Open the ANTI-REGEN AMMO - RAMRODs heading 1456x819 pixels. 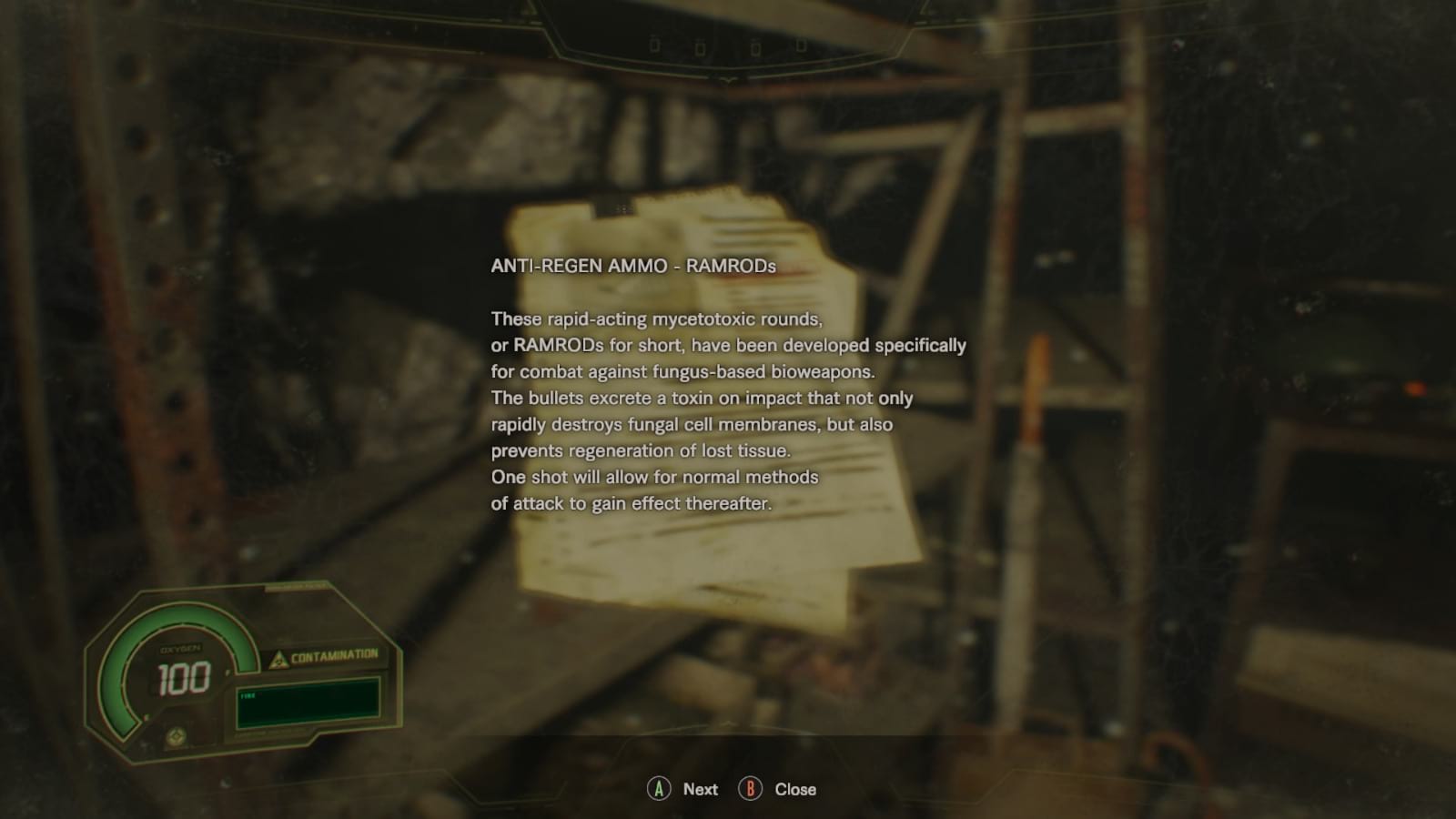point(634,267)
